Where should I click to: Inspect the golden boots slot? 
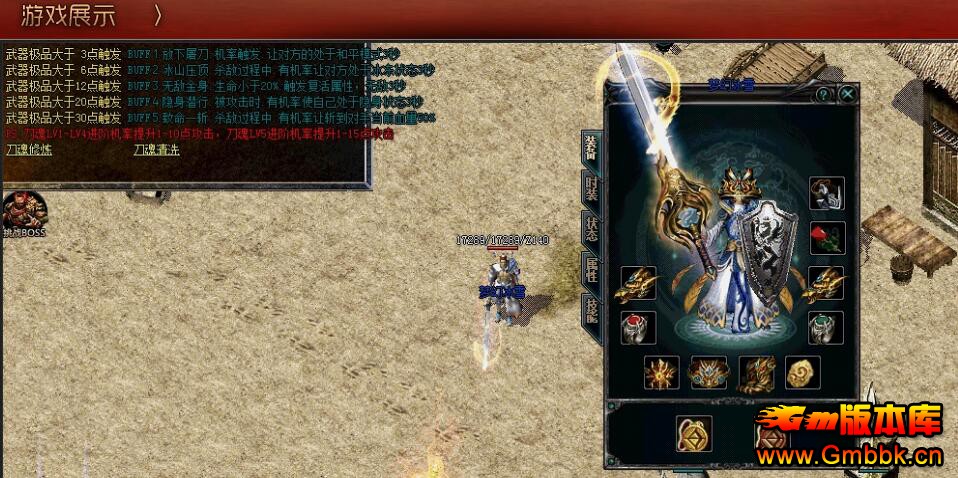coord(755,373)
